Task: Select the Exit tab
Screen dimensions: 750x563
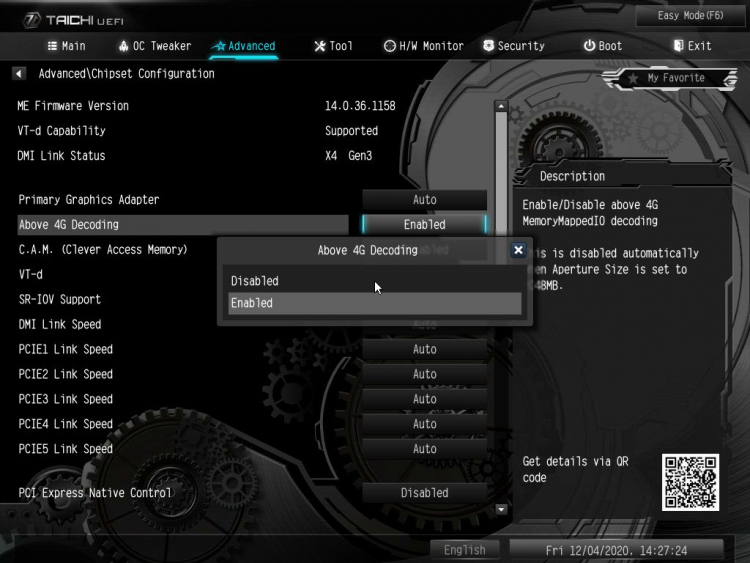Action: [x=692, y=46]
